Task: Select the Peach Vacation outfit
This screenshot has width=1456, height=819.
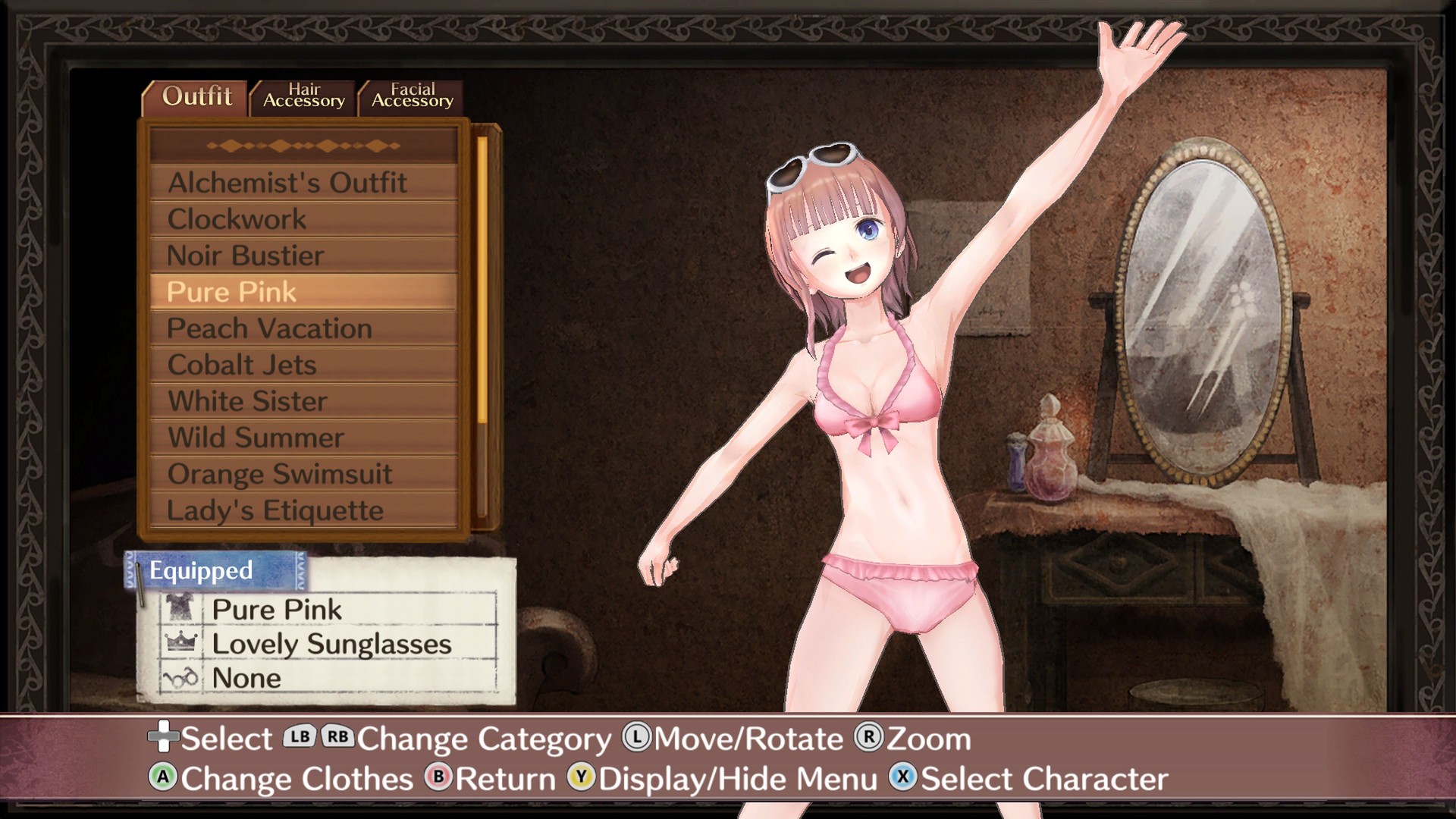Action: click(269, 328)
